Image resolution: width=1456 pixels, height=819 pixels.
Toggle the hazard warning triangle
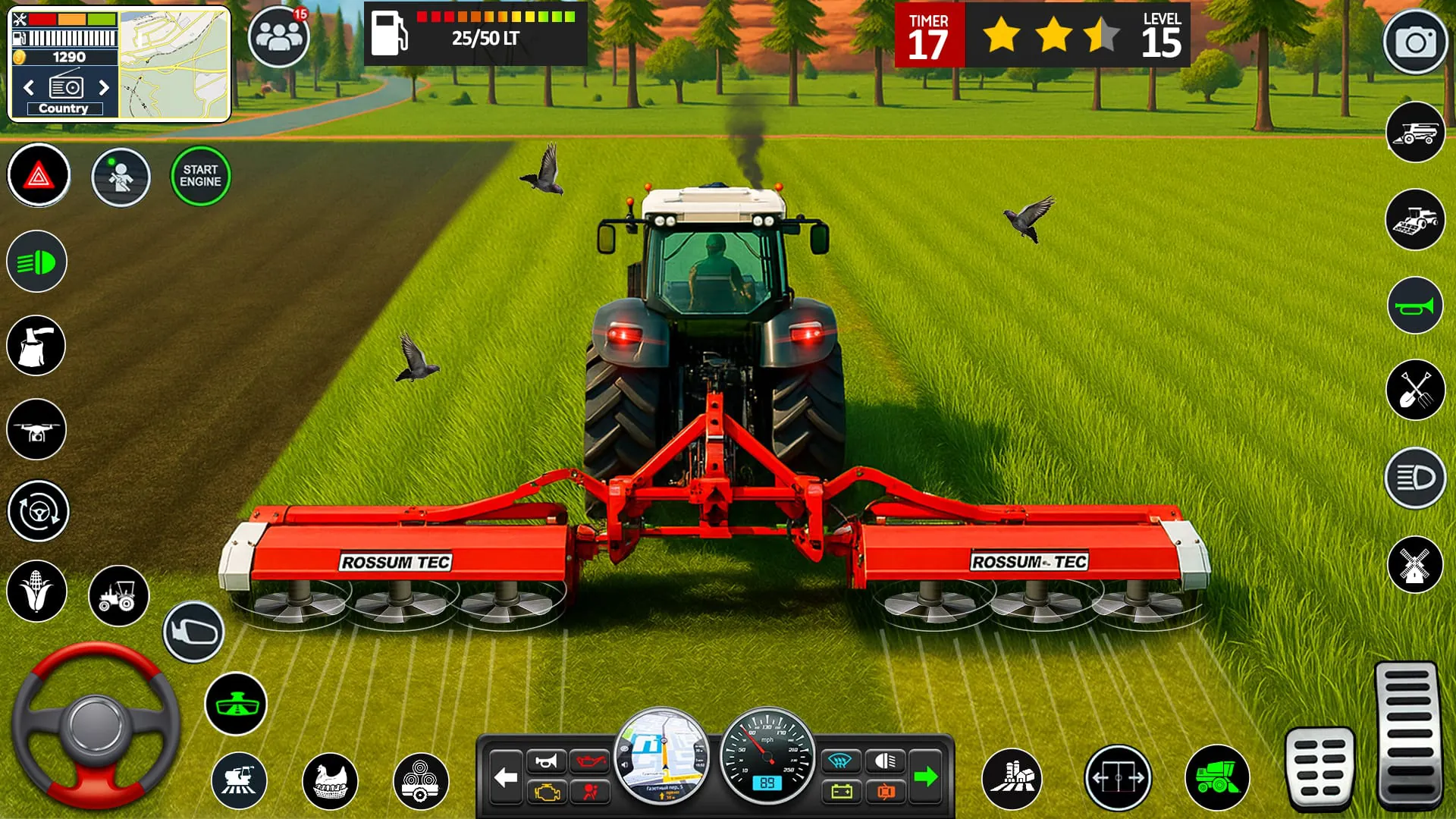tap(37, 175)
